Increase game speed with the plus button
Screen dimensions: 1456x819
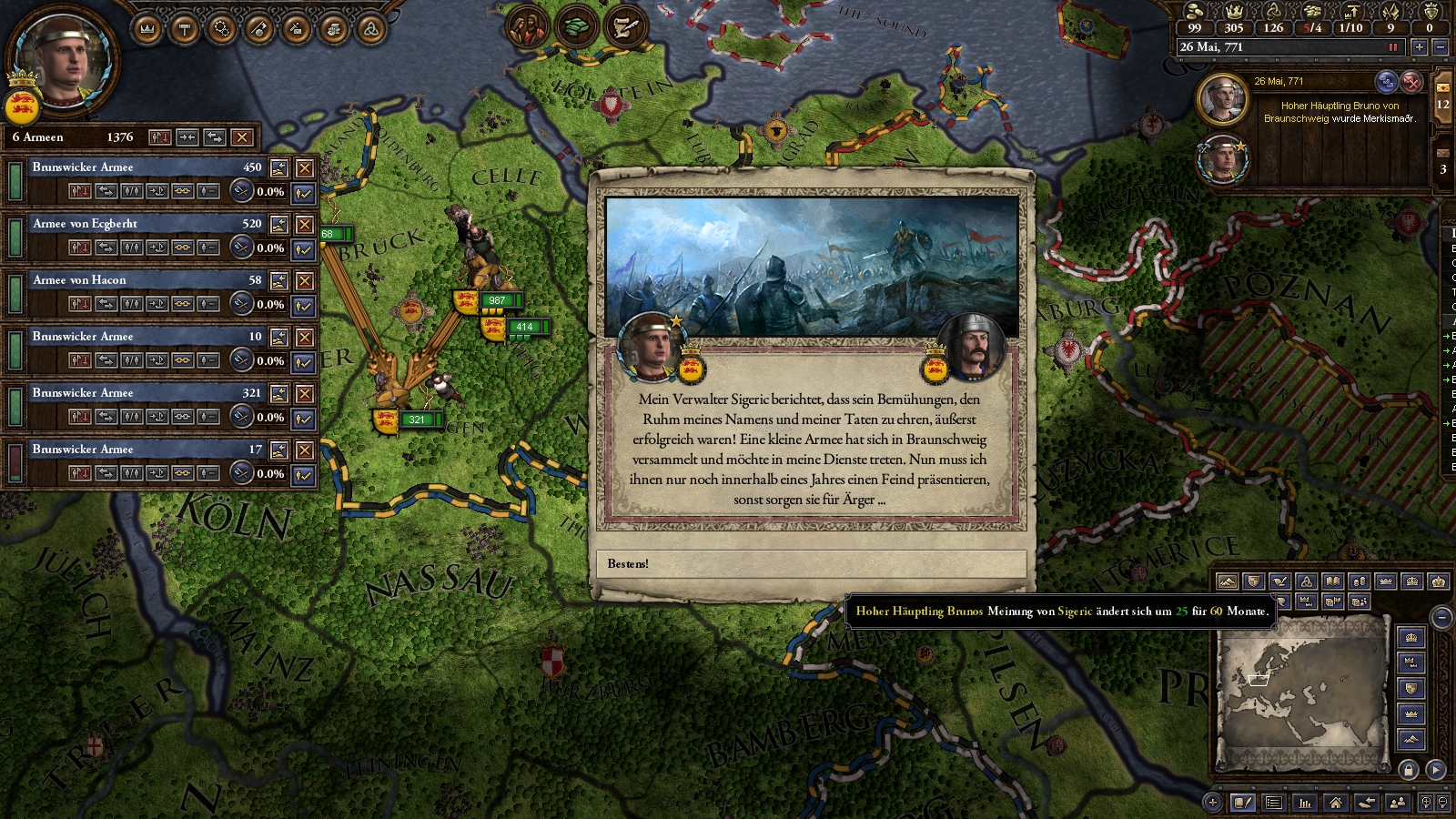1419,47
